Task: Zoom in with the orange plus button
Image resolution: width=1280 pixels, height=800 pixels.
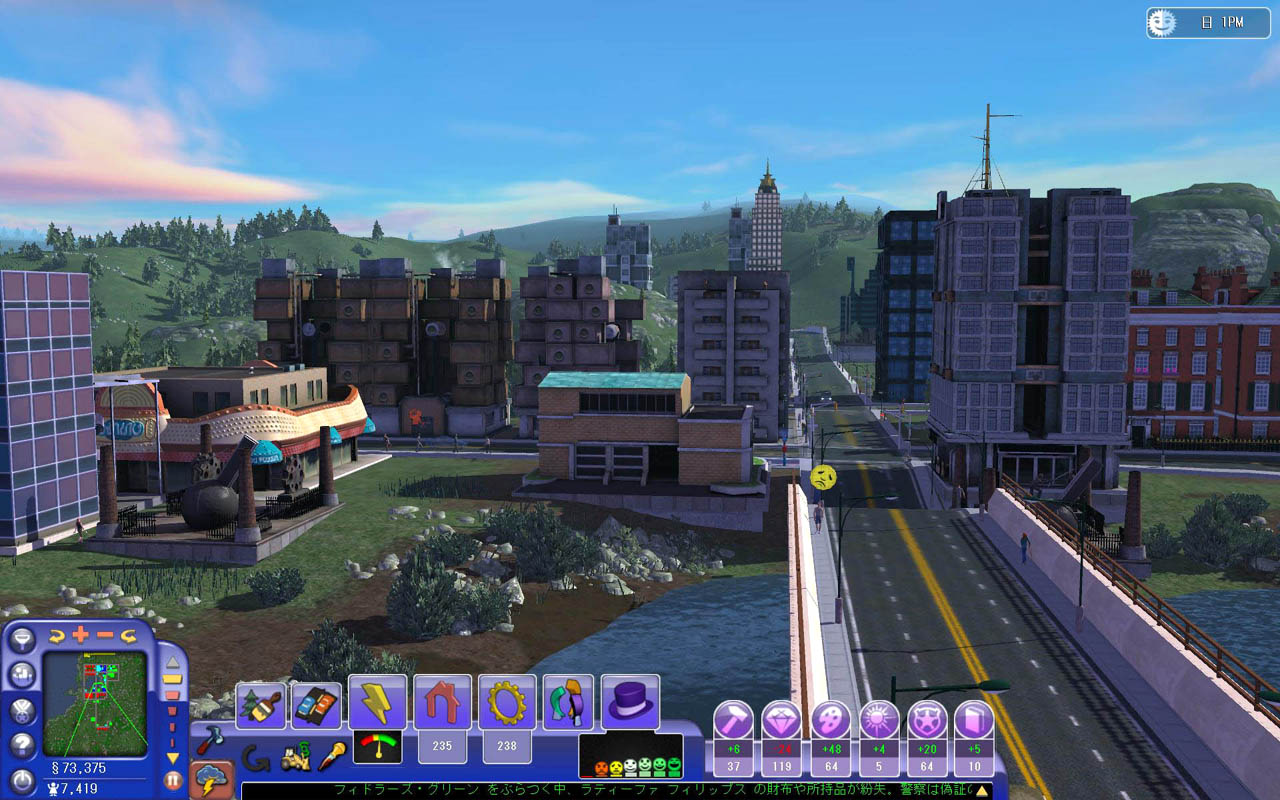Action: (x=80, y=635)
